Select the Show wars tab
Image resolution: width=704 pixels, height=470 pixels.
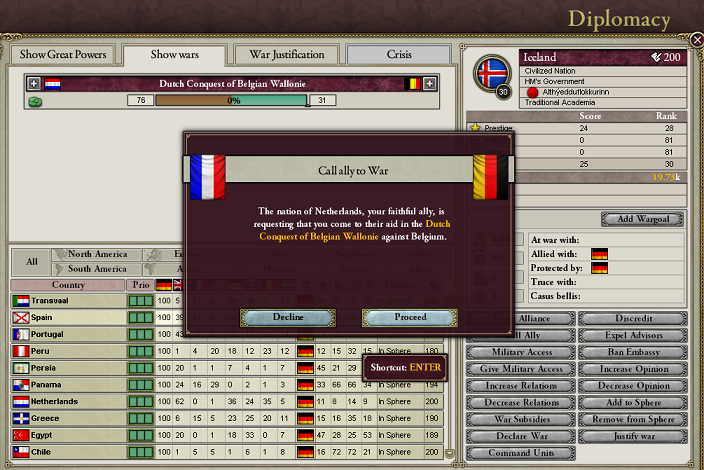coord(176,54)
